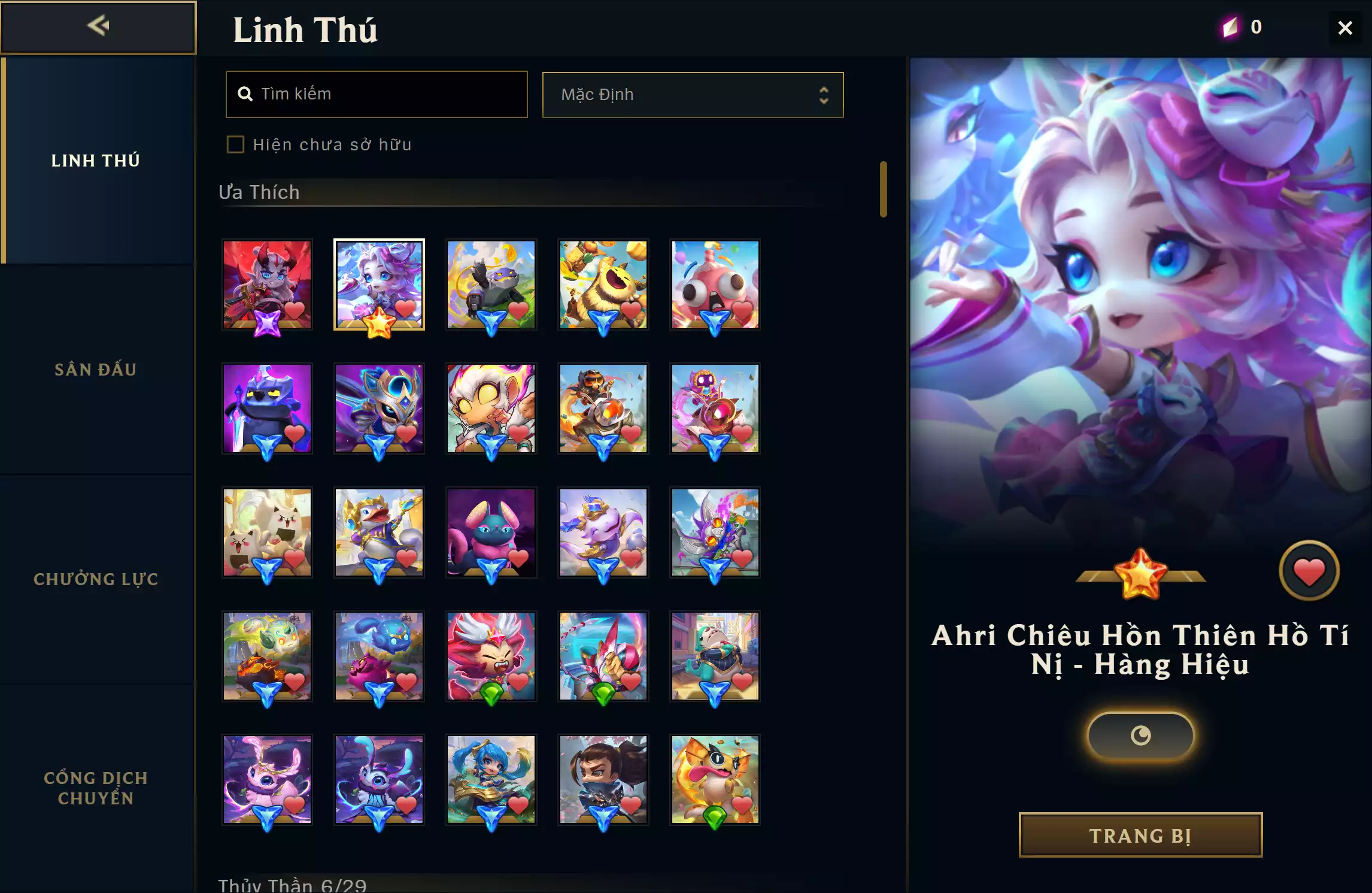Image resolution: width=1372 pixels, height=893 pixels.
Task: Collapse the 'Ưa Thích' section header
Action: coord(260,192)
